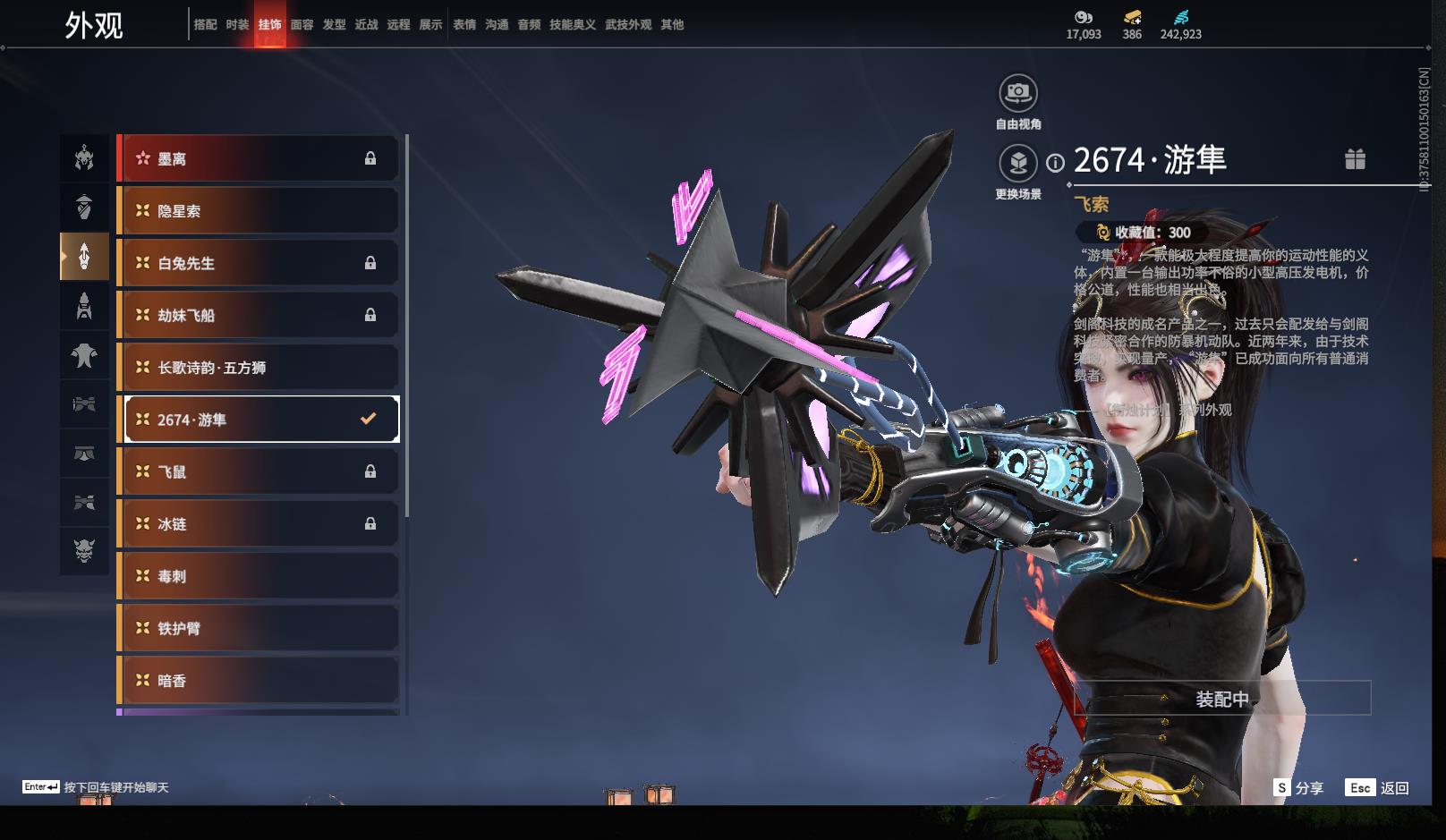This screenshot has width=1446, height=840.
Task: Show the info icon beside 2674·游隼
Action: tap(1056, 163)
